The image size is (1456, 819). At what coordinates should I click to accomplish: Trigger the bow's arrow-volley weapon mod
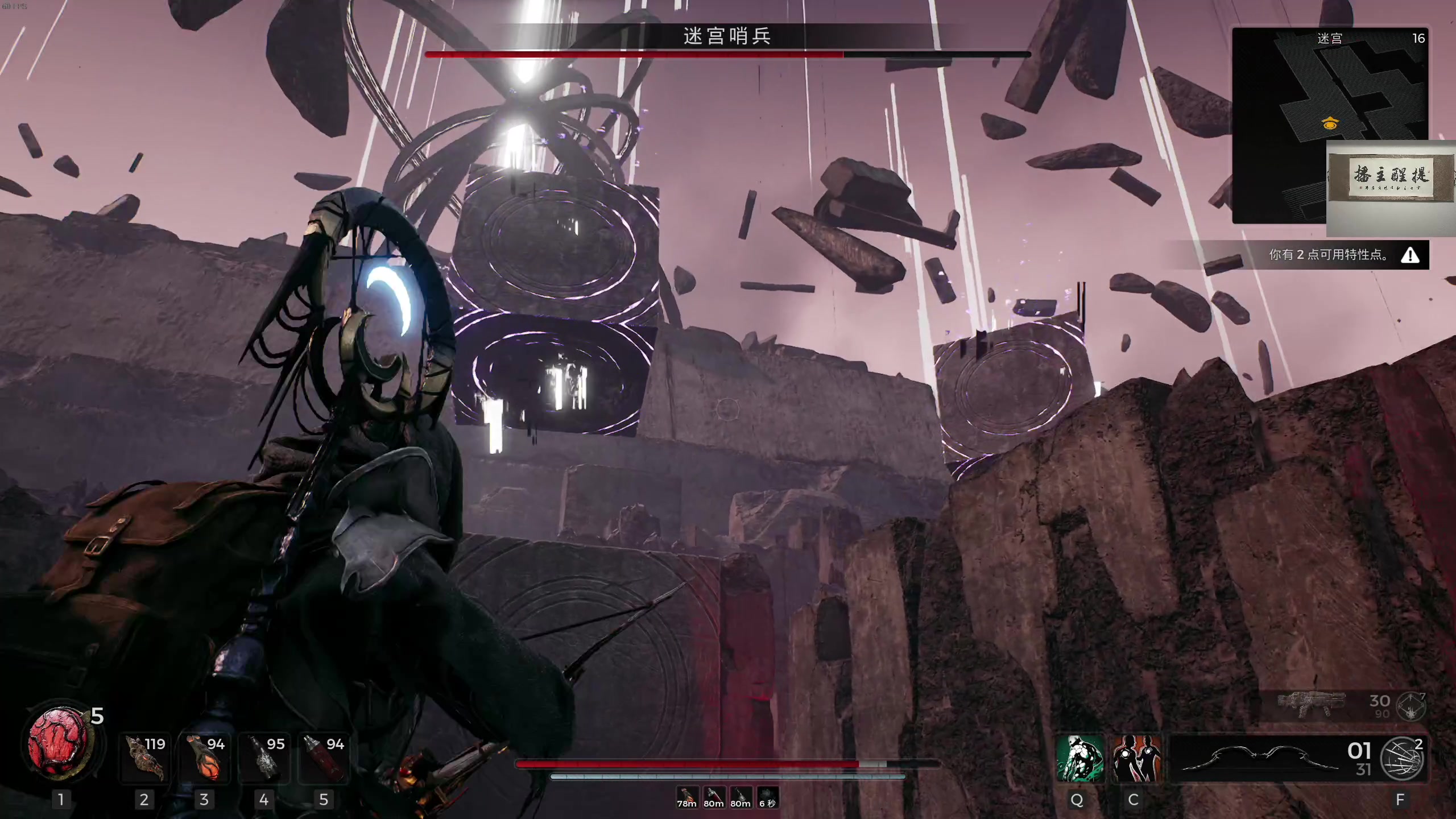pos(1403,758)
